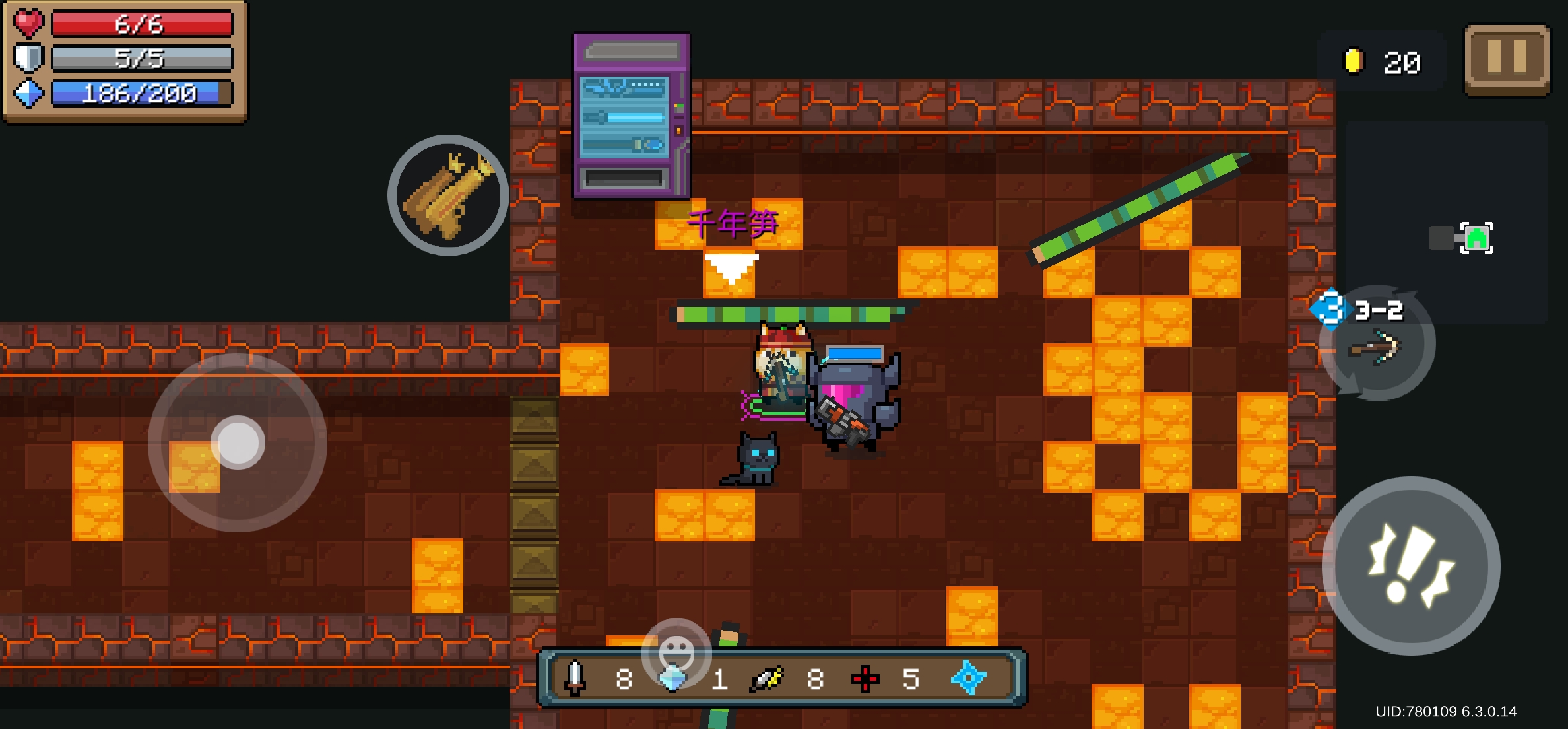The width and height of the screenshot is (1568, 729).
Task: Switch weapon using the crossbow swap button
Action: click(x=1377, y=344)
